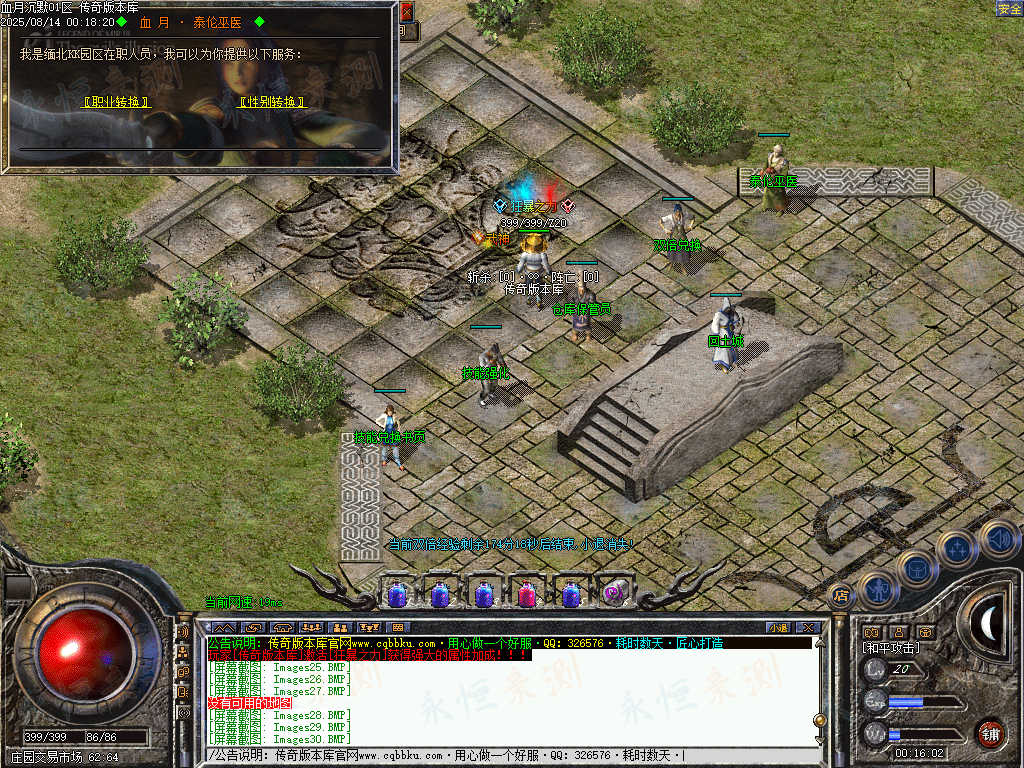Open the bag inventory round button

tap(917, 568)
